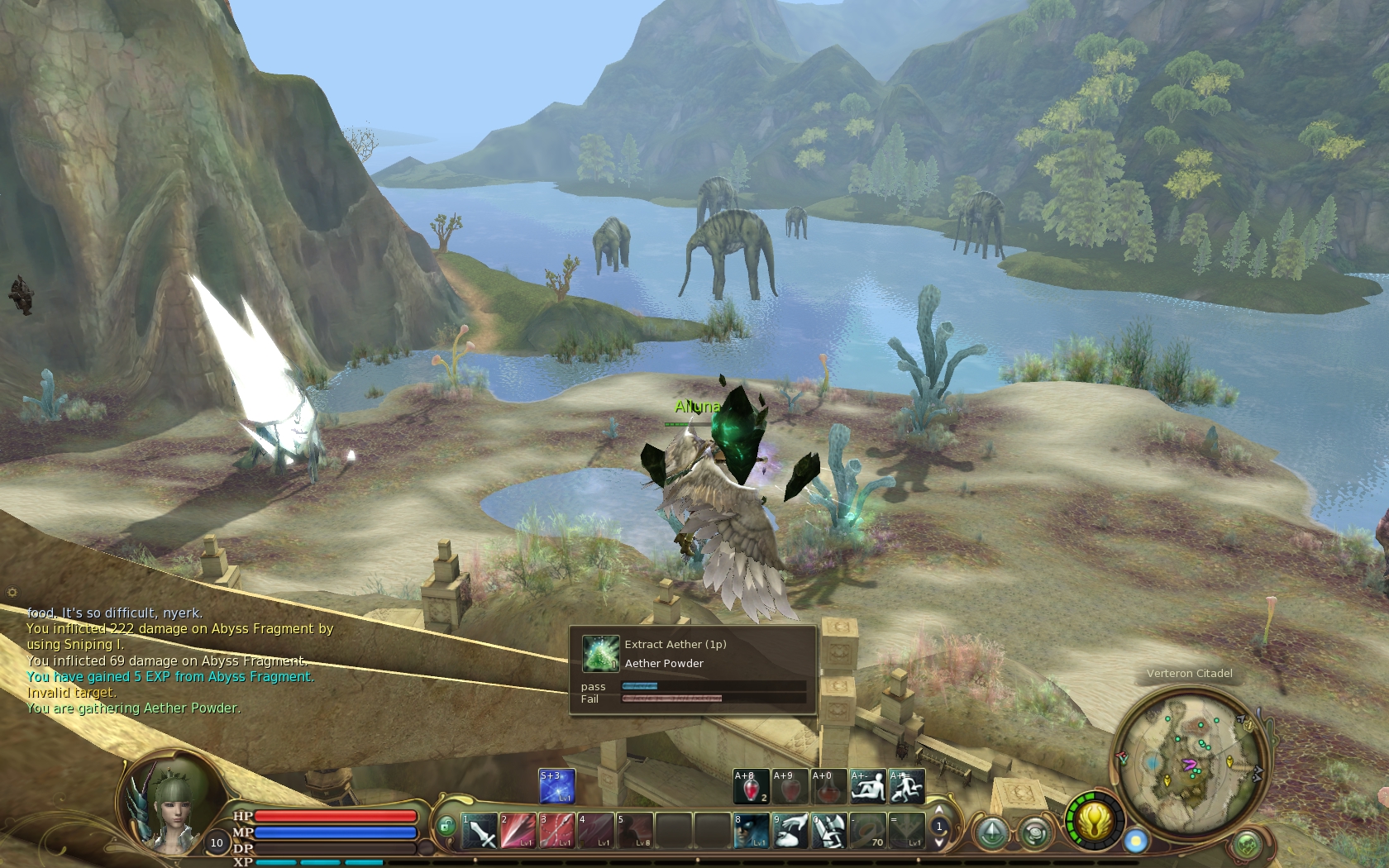Activate the masked face skill in slot 8
Screen dimensions: 1389x868
[x=751, y=831]
